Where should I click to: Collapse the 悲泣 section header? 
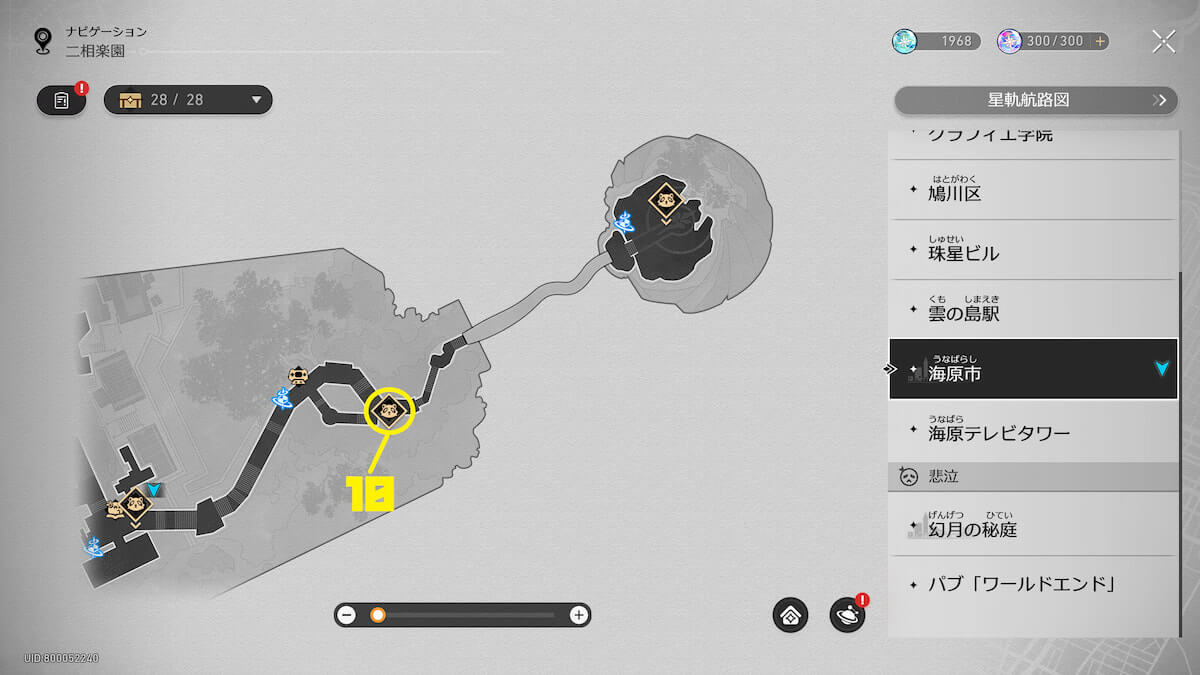(1032, 477)
